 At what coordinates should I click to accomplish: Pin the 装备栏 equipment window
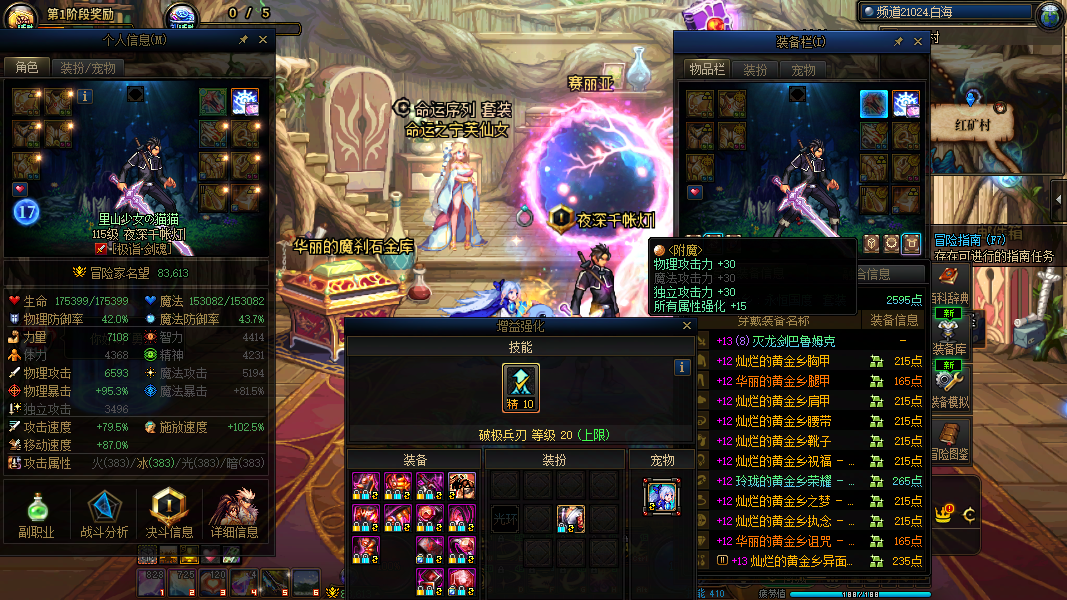pos(898,42)
